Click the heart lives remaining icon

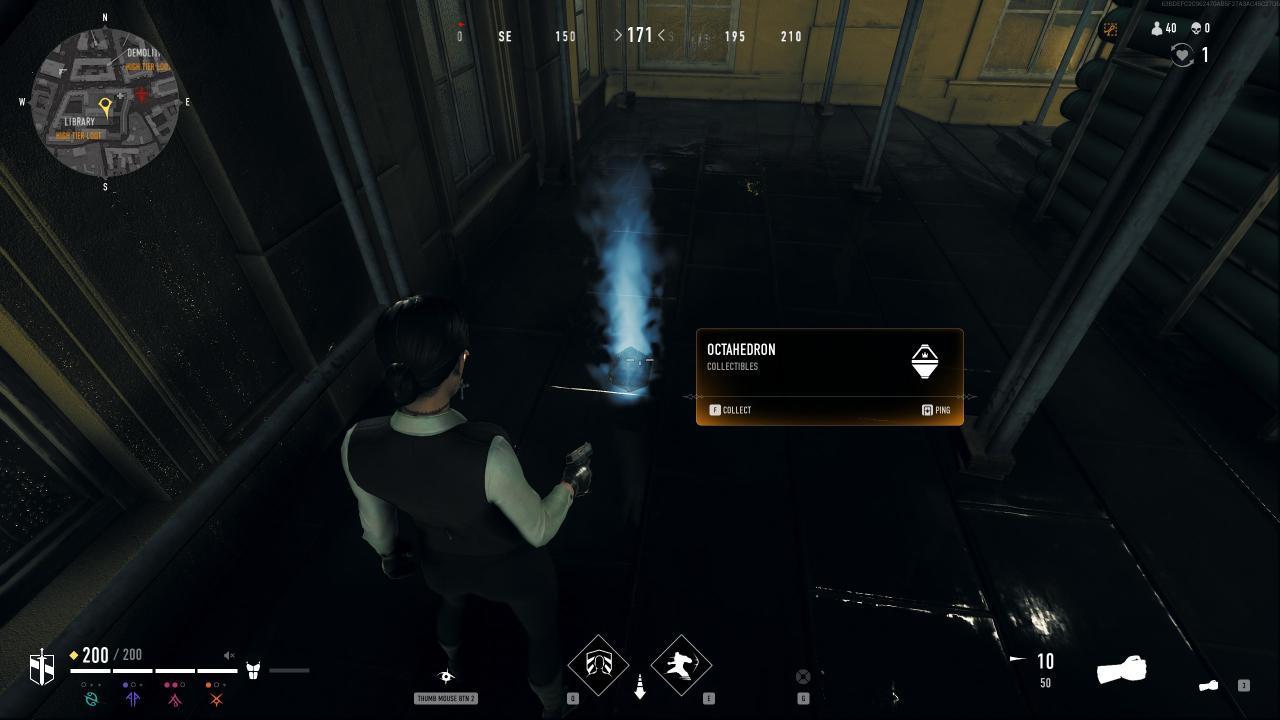coord(1183,56)
